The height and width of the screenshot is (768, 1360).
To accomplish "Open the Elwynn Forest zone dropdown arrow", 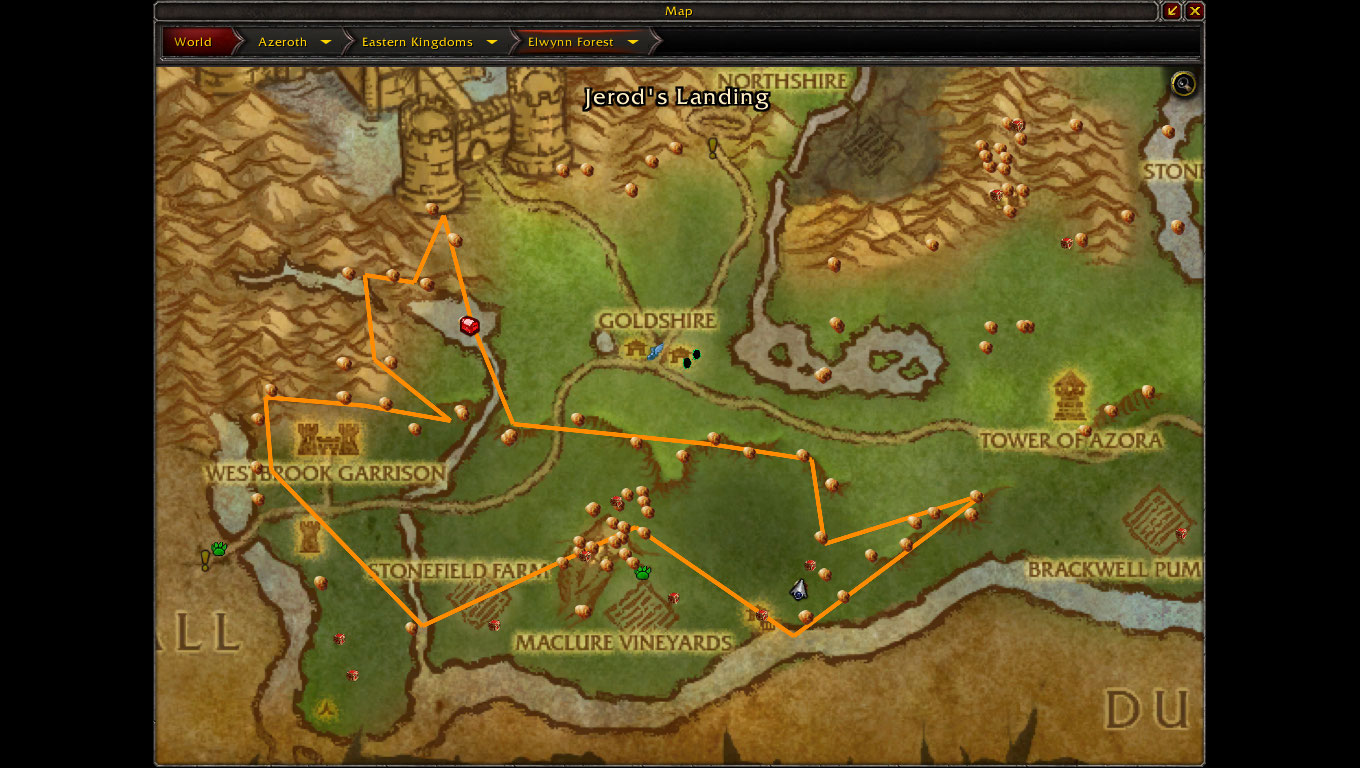I will 633,42.
